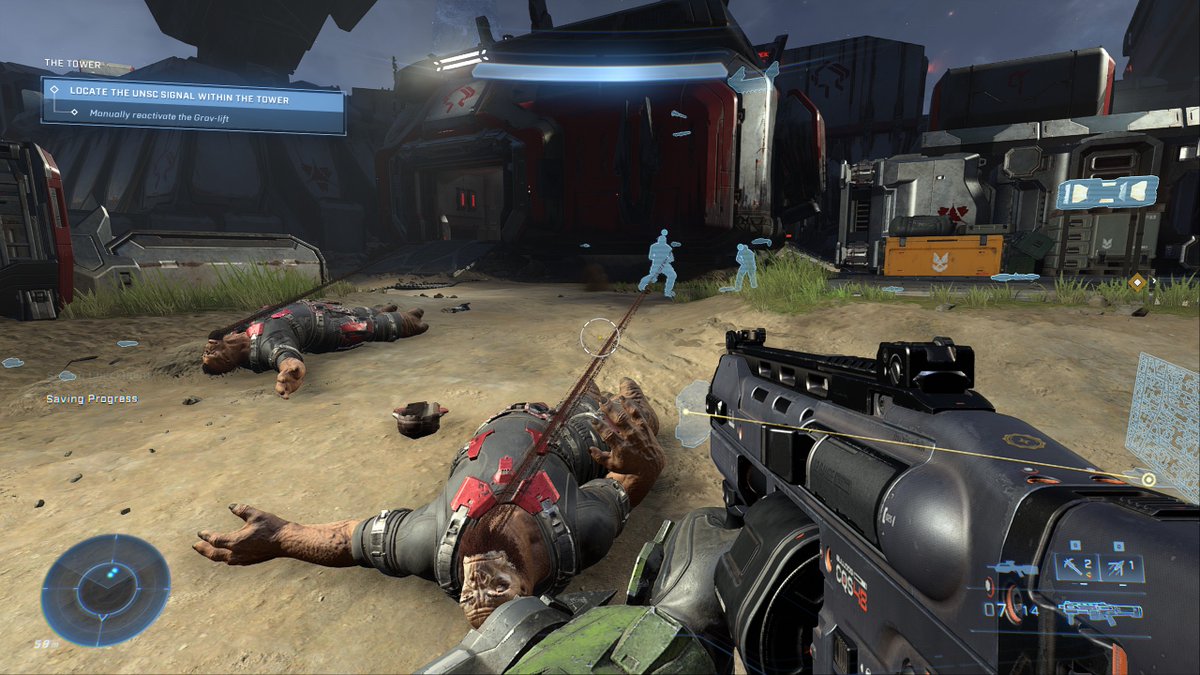Click the orange diamond objective waypoint marker
The height and width of the screenshot is (675, 1200).
click(1136, 283)
